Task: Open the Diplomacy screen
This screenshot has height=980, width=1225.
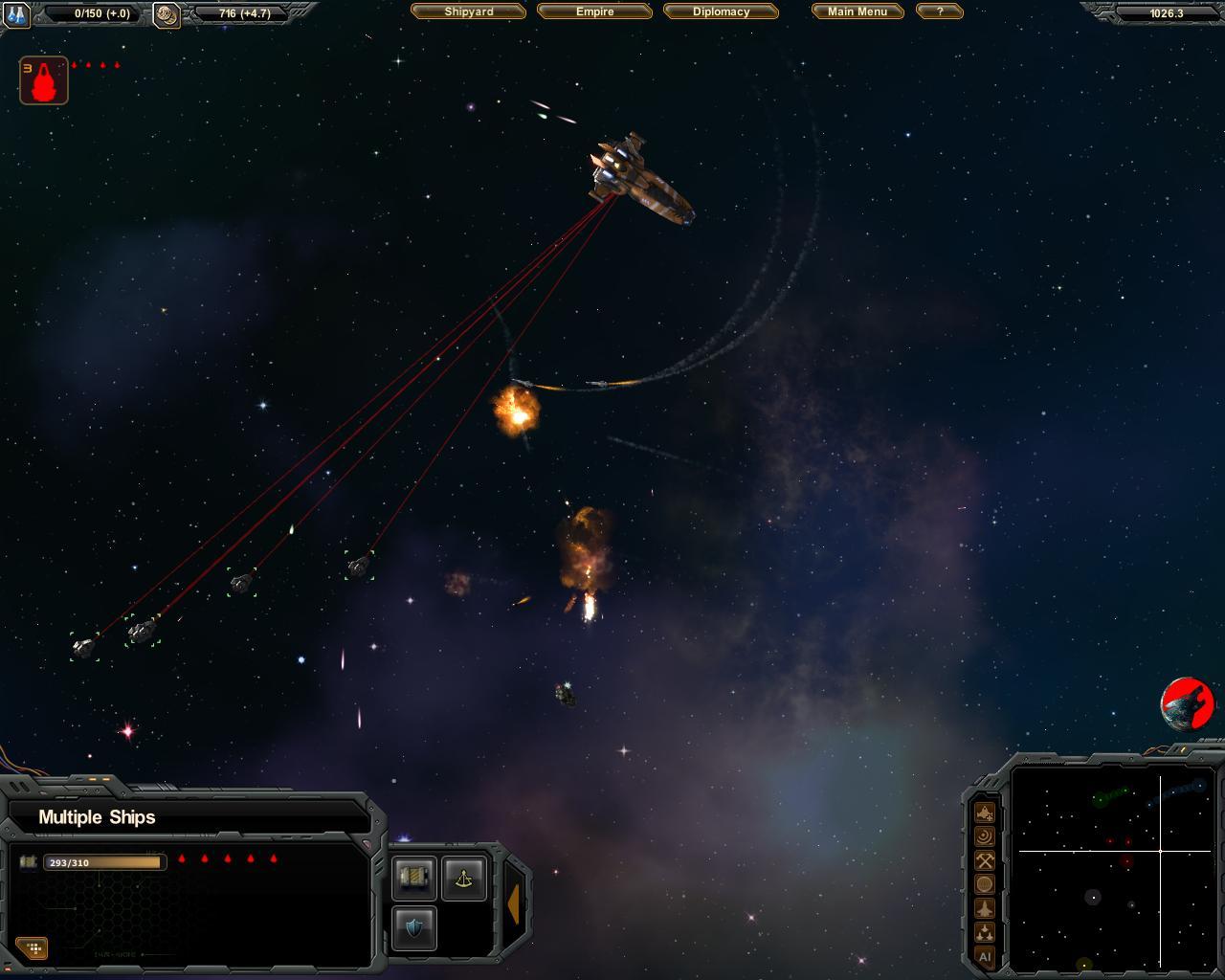Action: click(x=721, y=11)
